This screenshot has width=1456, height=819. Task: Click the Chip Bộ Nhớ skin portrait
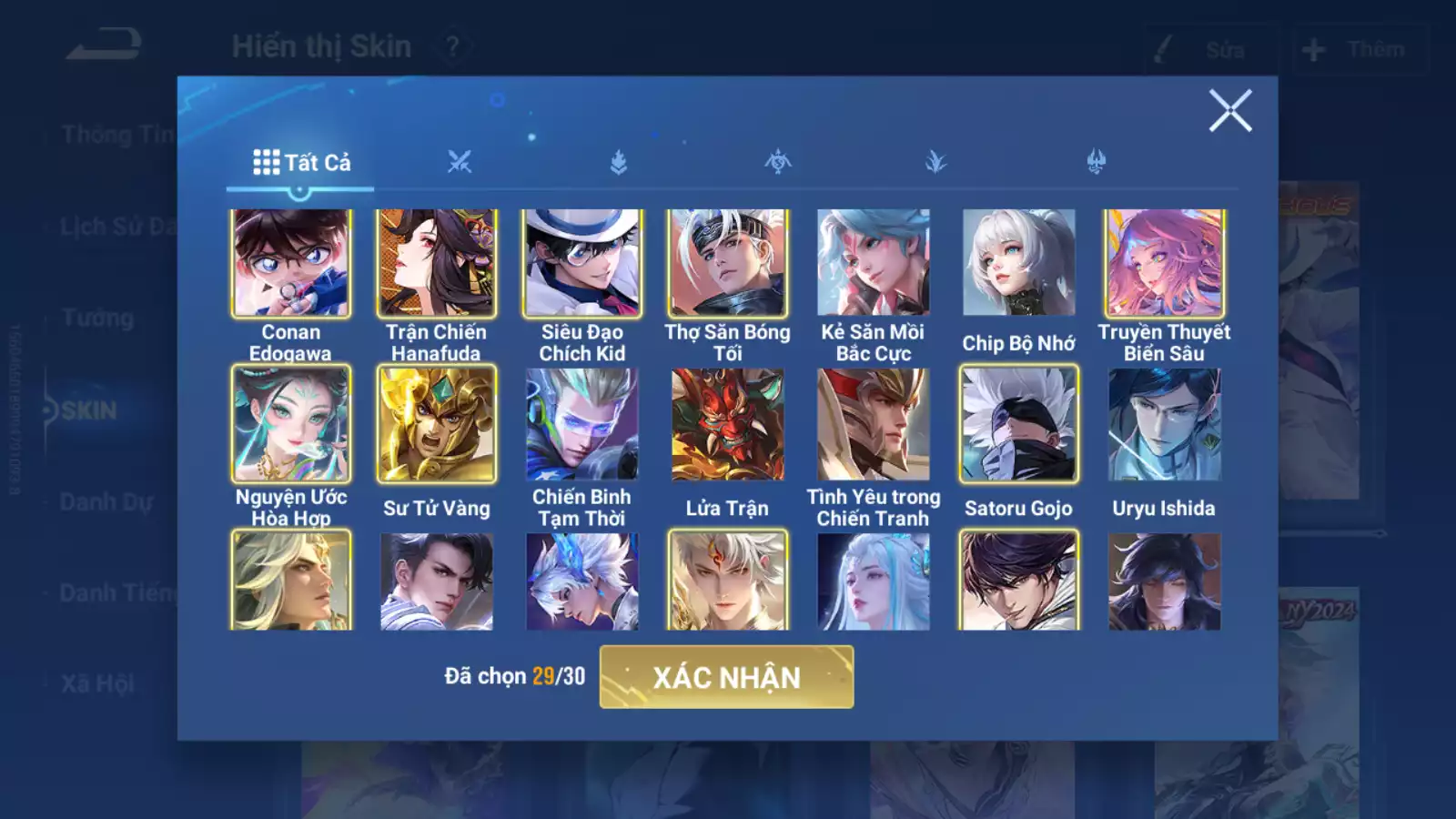[1018, 262]
